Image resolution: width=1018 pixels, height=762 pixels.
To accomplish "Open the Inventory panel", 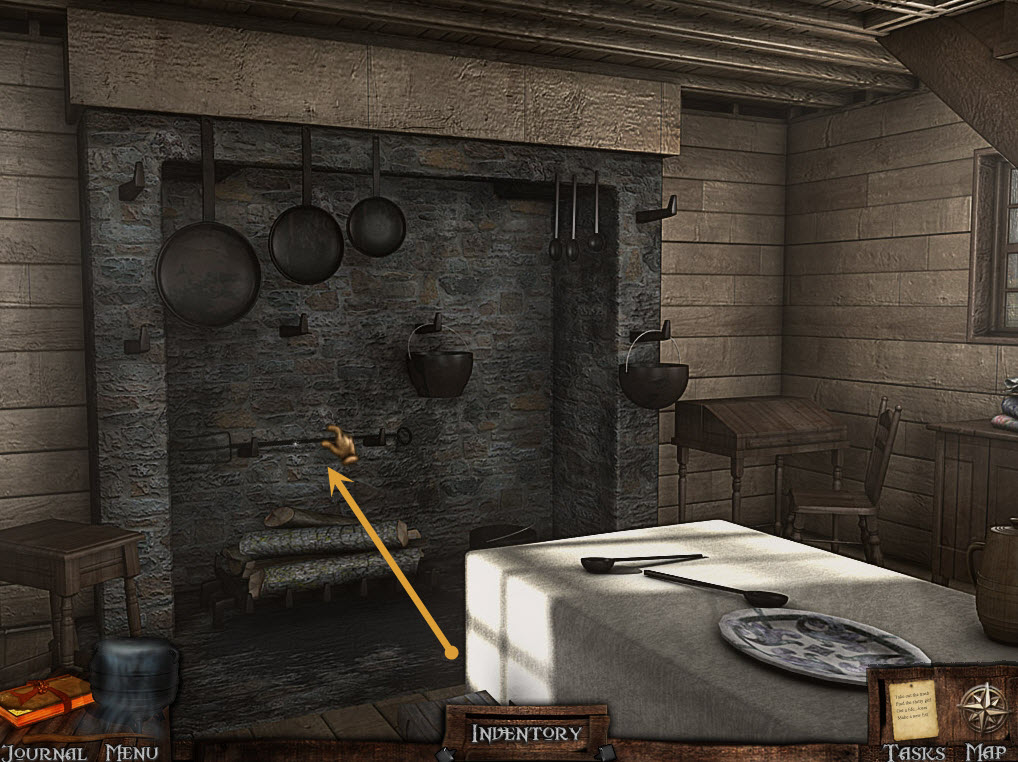I will point(526,733).
